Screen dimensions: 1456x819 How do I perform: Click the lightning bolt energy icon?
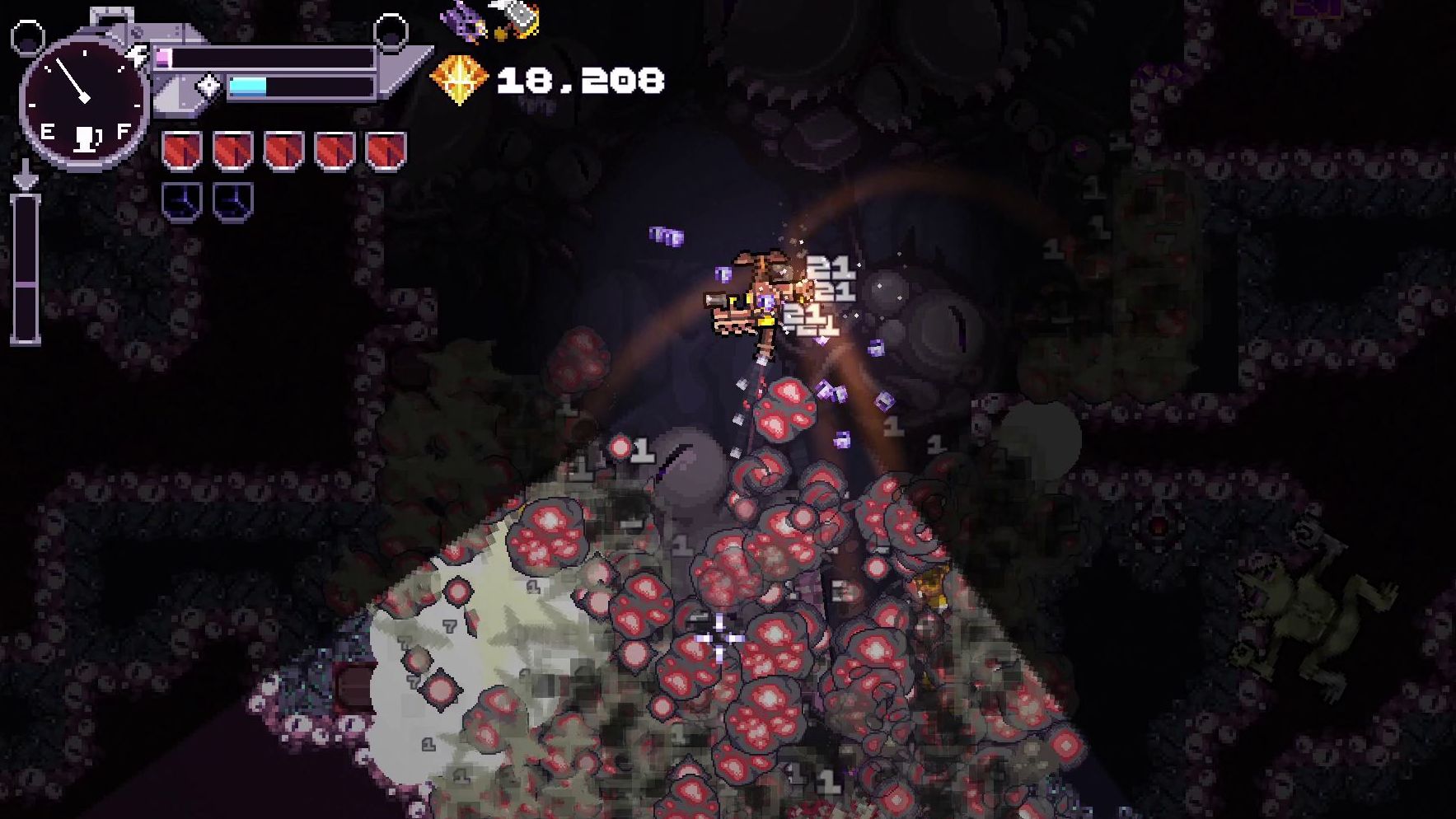coord(138,55)
